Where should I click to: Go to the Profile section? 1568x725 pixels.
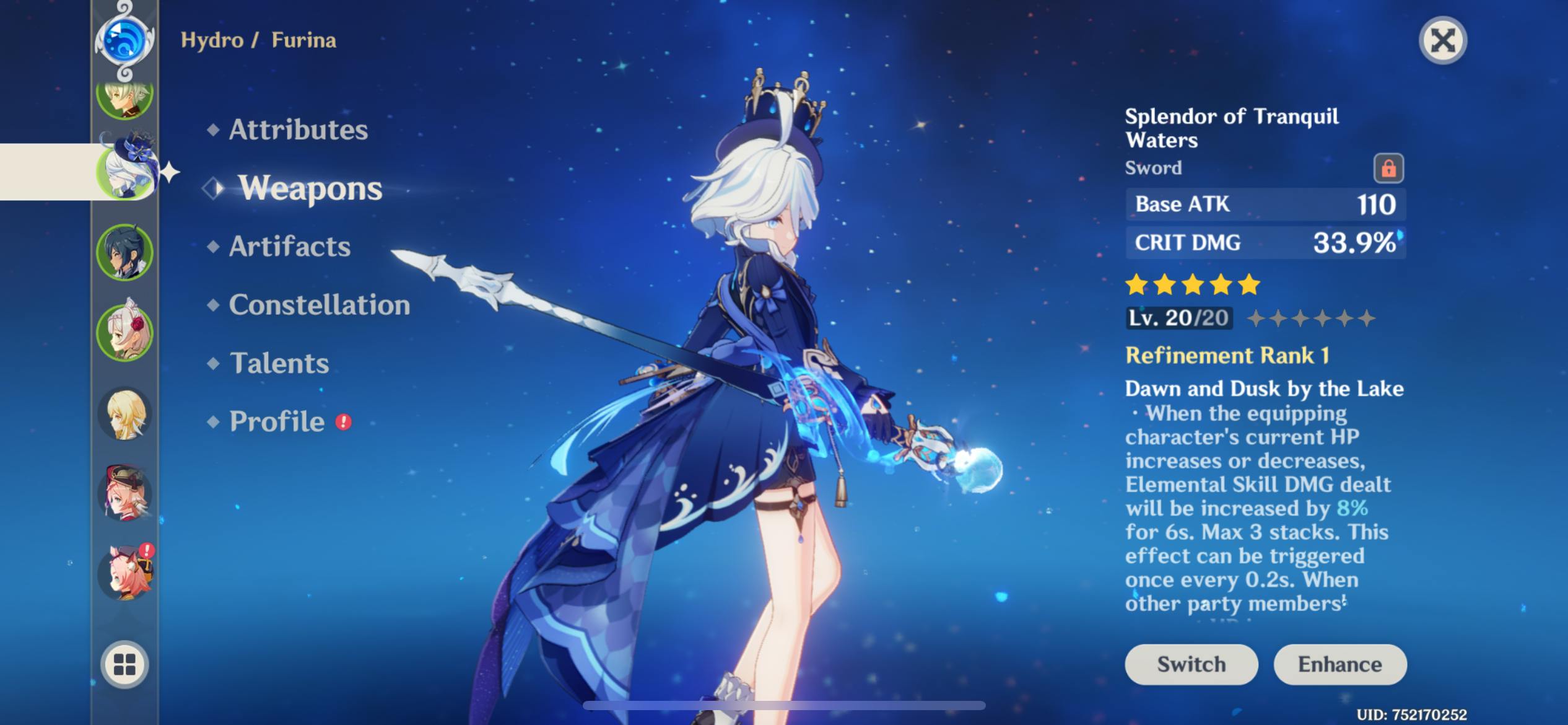coord(277,422)
